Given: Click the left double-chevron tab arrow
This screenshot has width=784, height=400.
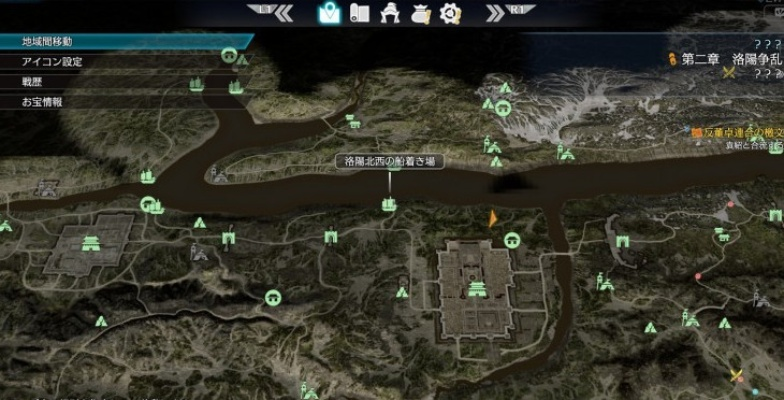Looking at the screenshot, I should pos(283,13).
